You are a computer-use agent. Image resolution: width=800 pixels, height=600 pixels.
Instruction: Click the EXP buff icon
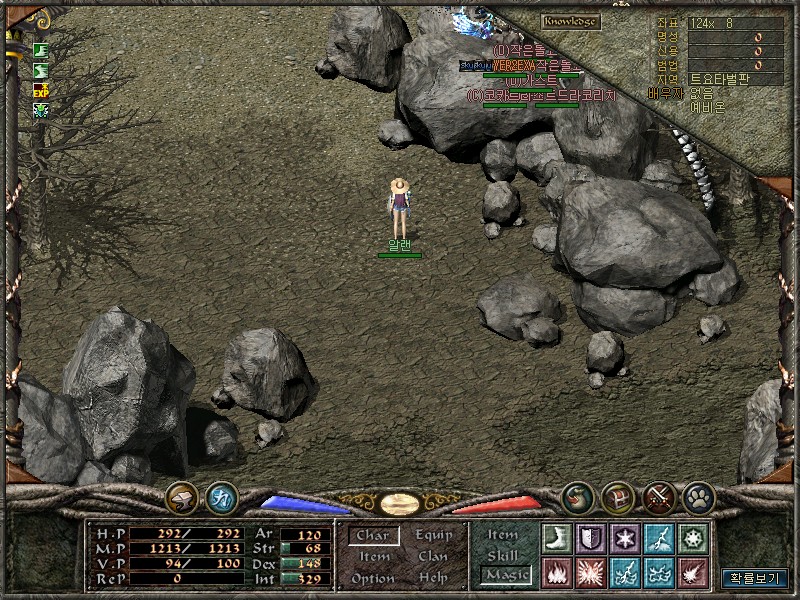[42, 90]
